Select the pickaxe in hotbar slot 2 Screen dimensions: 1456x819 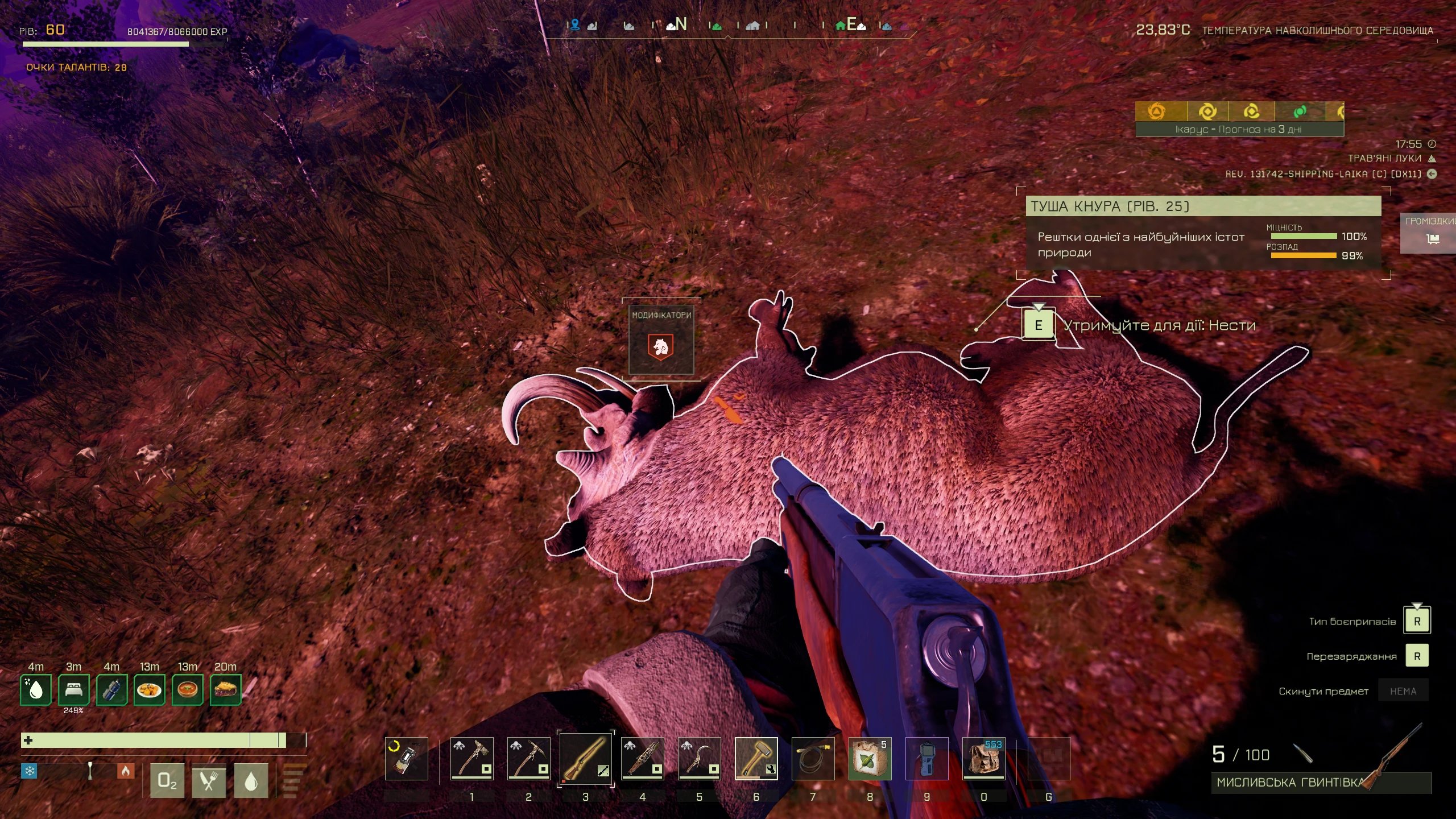[528, 758]
